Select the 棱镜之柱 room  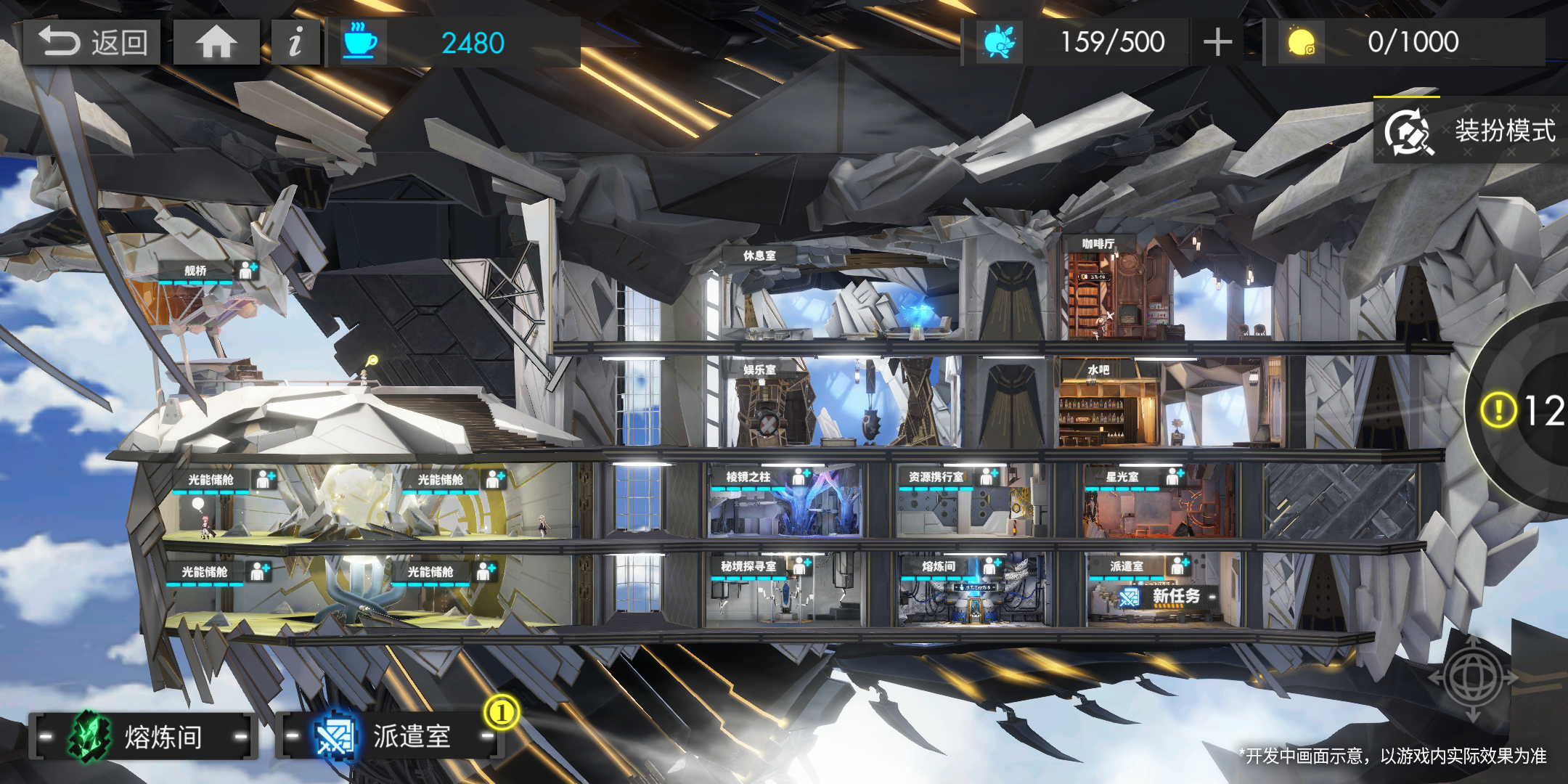(748, 477)
